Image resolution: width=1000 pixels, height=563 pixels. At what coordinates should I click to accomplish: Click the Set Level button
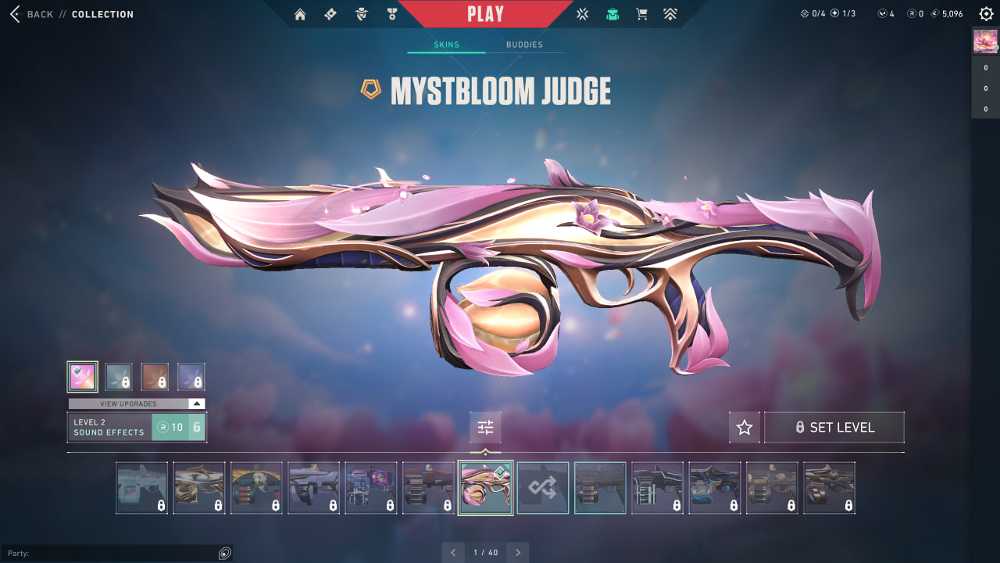point(834,427)
